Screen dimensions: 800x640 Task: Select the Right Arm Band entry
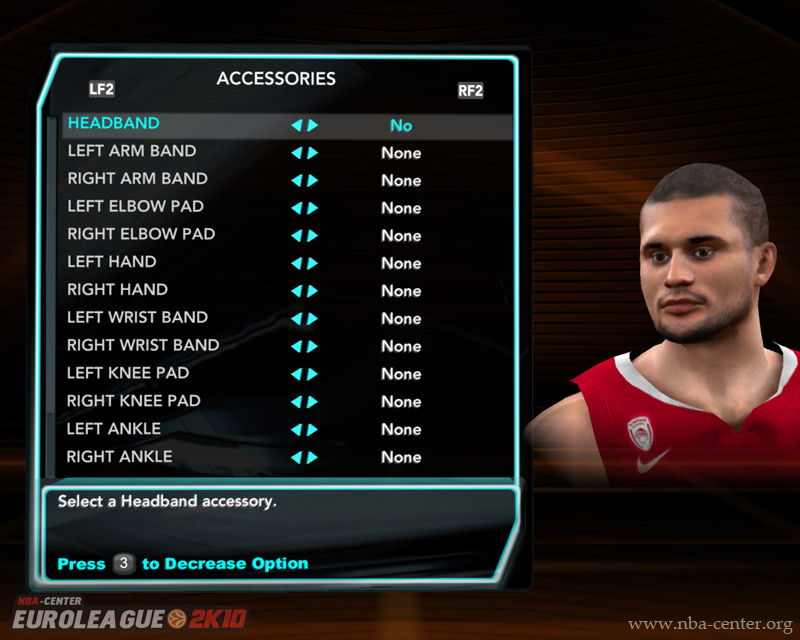click(x=137, y=179)
